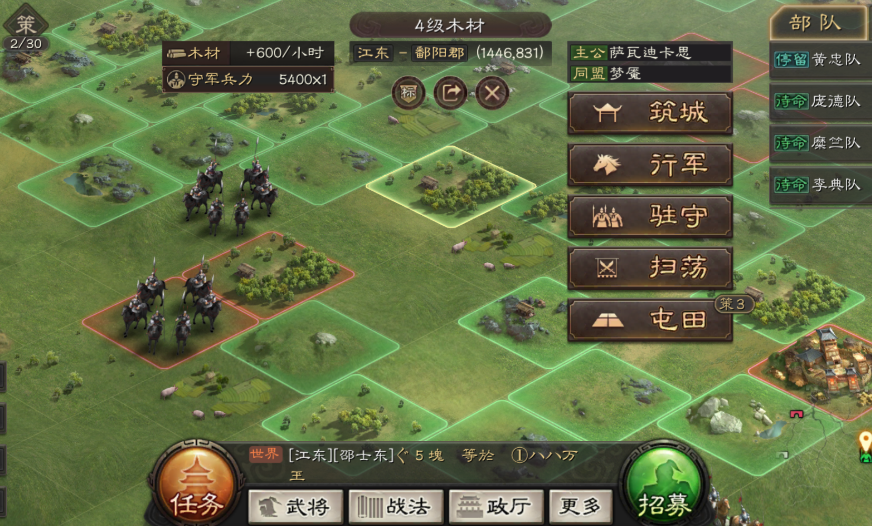
Task: Choose the 驻守 (garrison) command
Action: [650, 216]
